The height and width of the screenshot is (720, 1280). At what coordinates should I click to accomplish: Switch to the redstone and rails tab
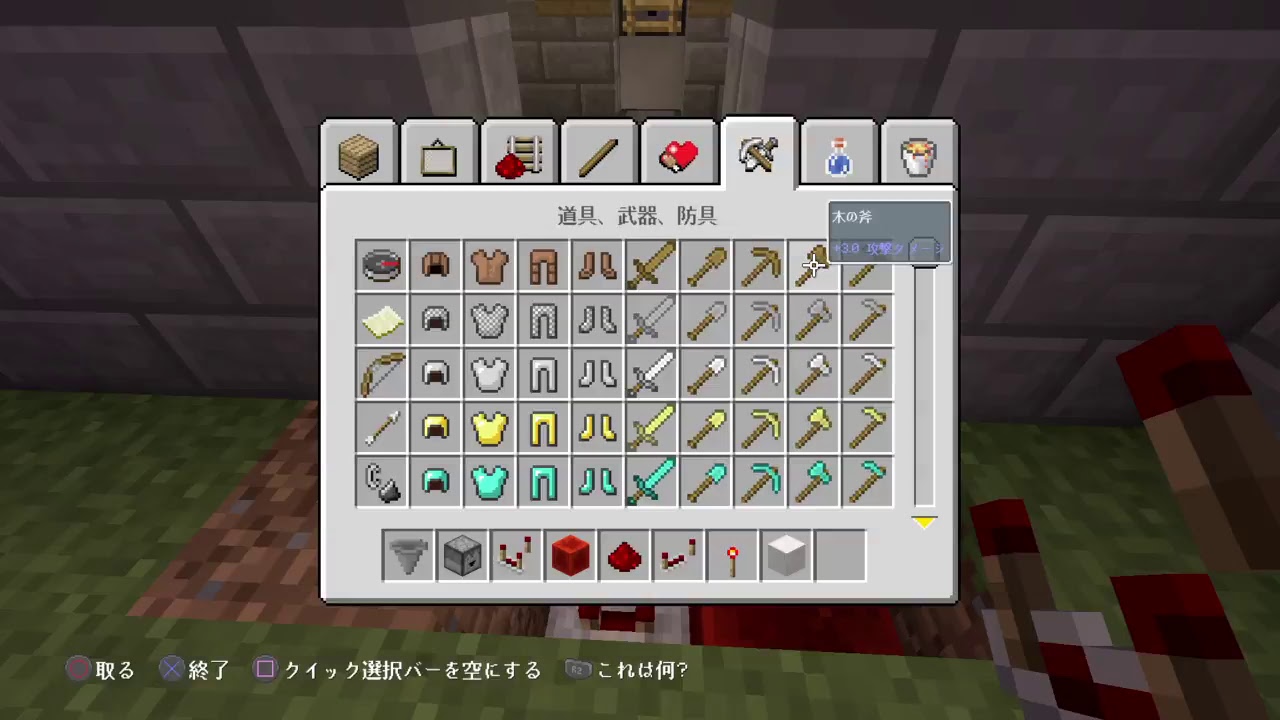(518, 152)
